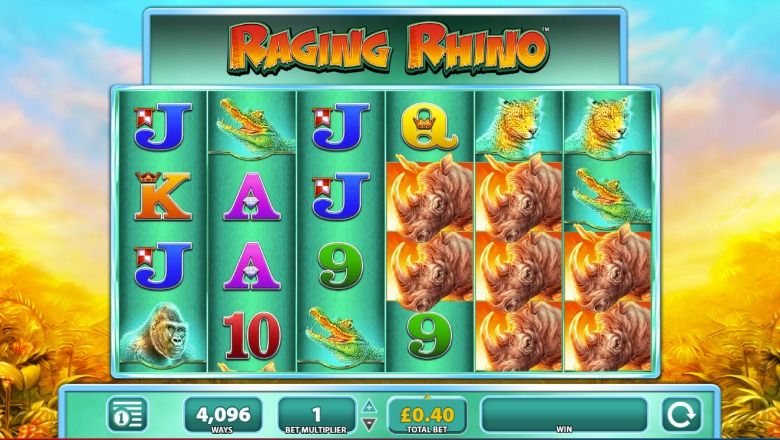This screenshot has width=780, height=440.
Task: Spin the reels with the circular arrow button
Action: (x=675, y=413)
